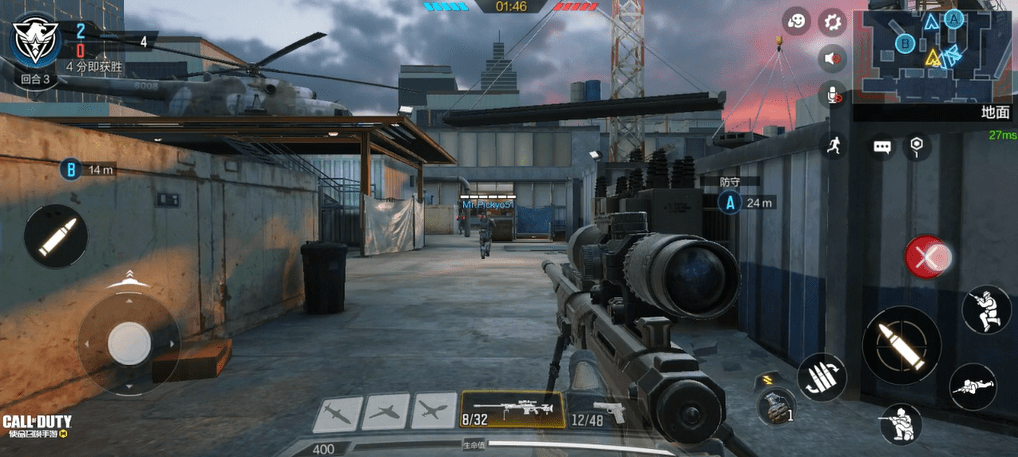This screenshot has width=1018, height=457.
Task: Fire with the large crosshair bullet button
Action: click(x=900, y=343)
